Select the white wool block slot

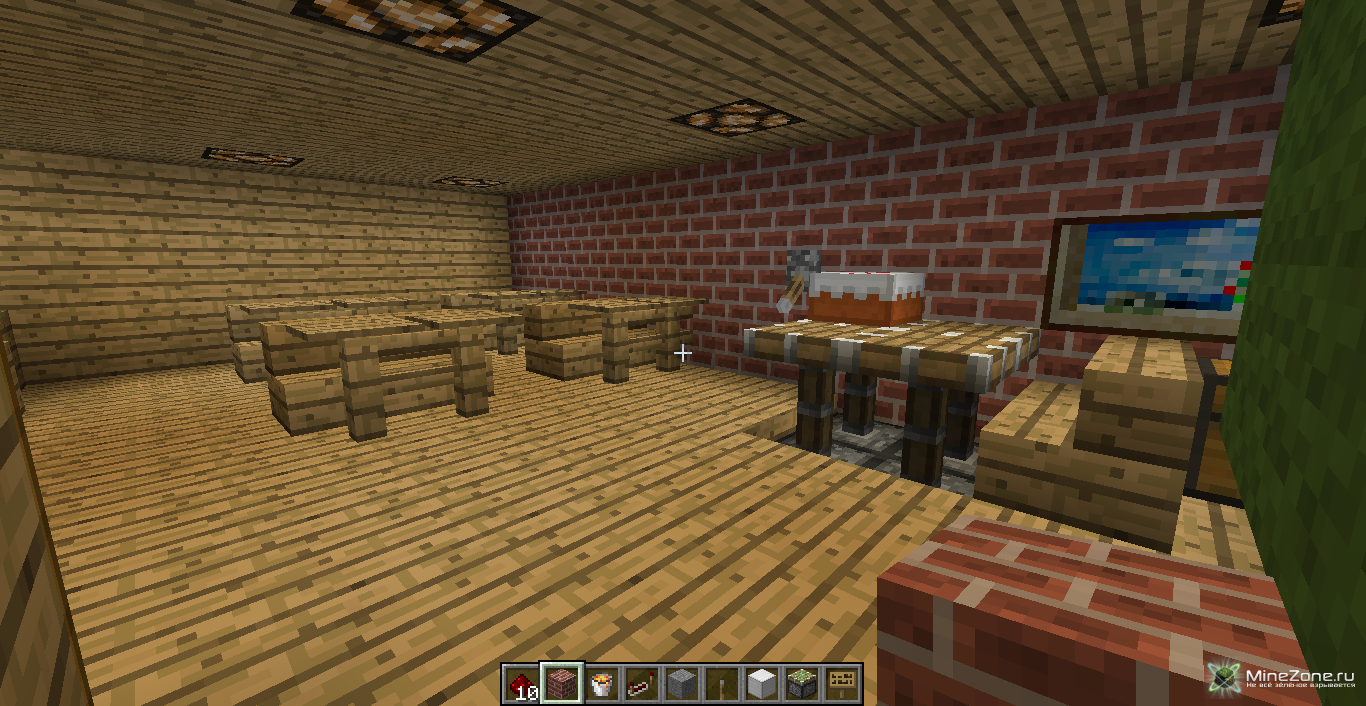(x=762, y=684)
